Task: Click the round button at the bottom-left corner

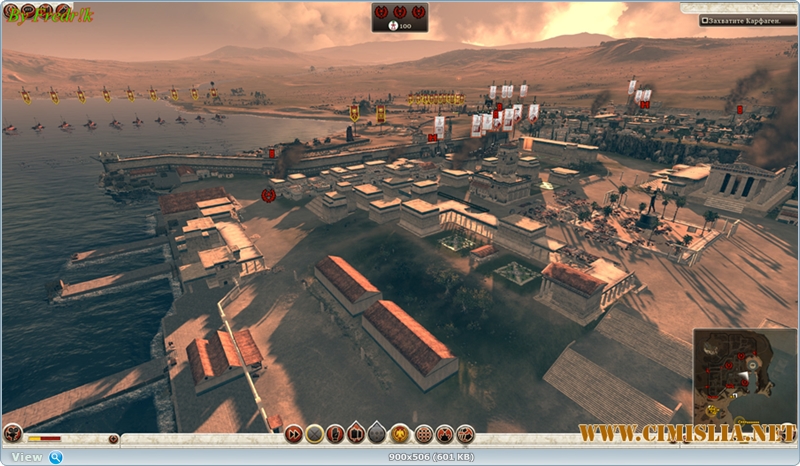Action: (x=12, y=434)
